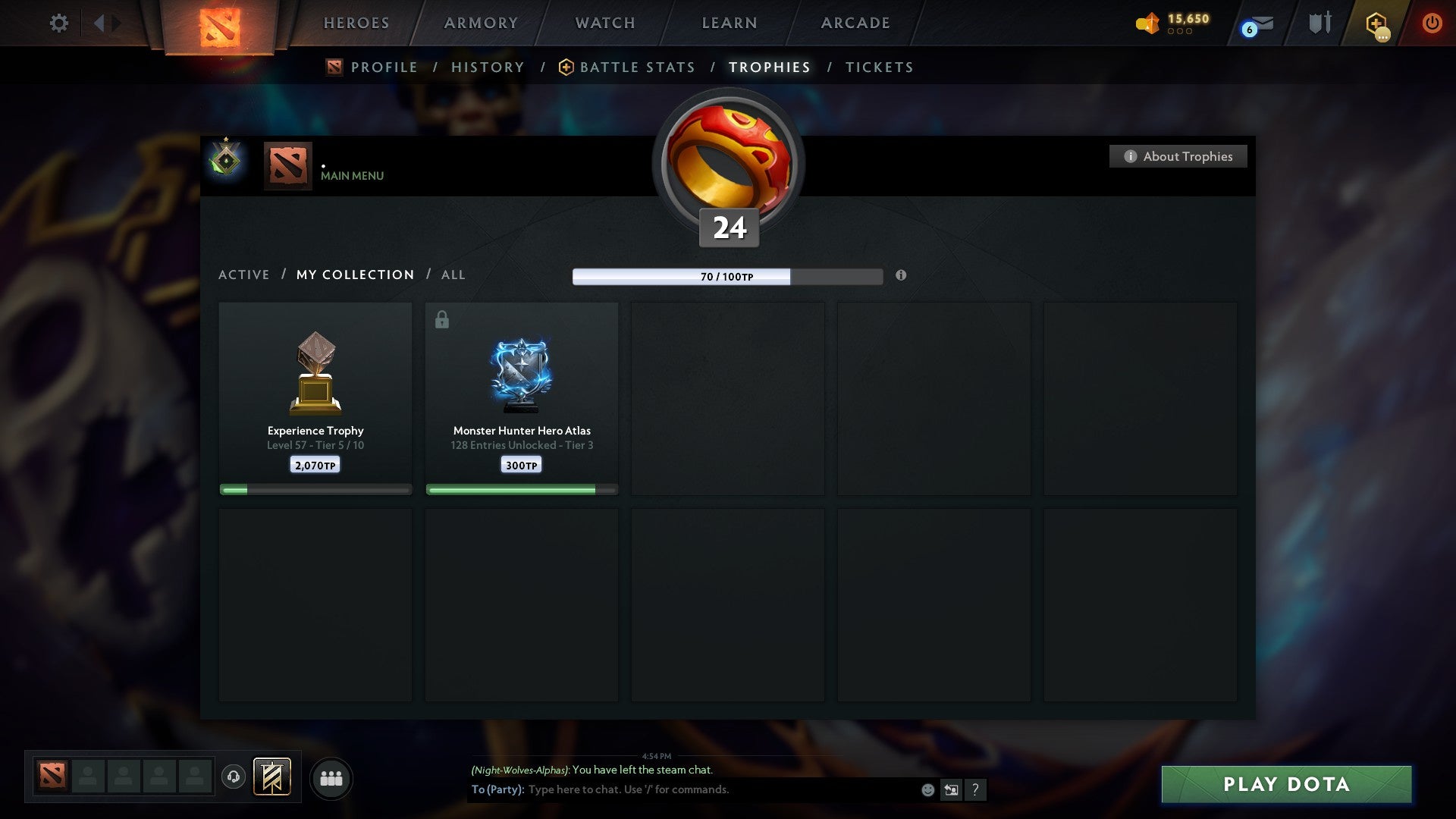Open the emoticon picker in chat
This screenshot has height=819, width=1456.
[927, 789]
